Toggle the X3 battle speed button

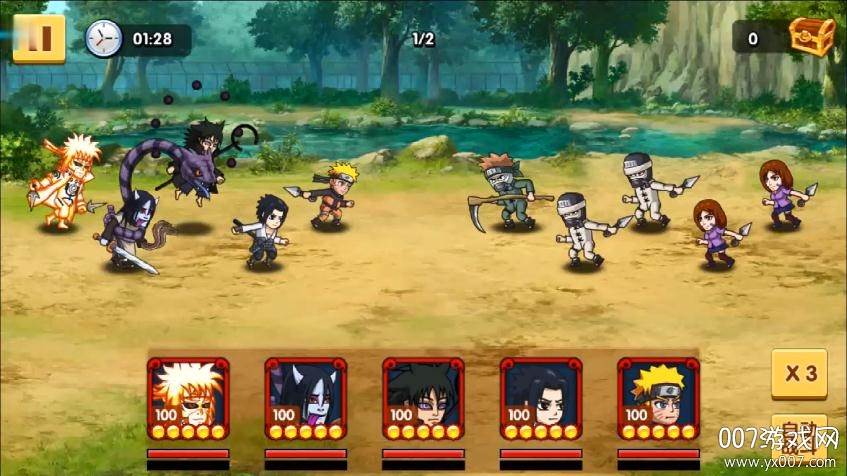(x=799, y=375)
